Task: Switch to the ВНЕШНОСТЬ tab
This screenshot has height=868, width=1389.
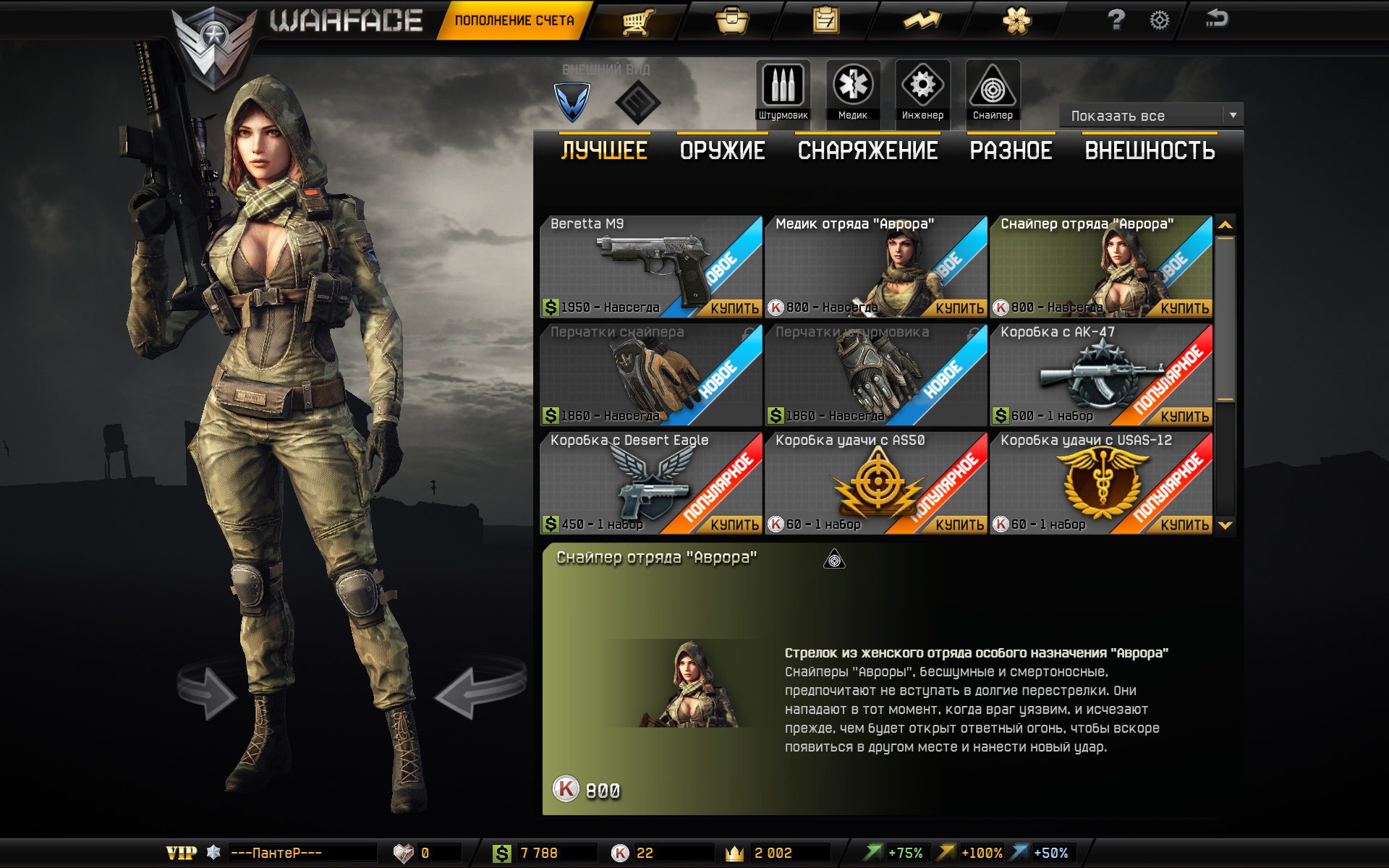Action: (1150, 150)
